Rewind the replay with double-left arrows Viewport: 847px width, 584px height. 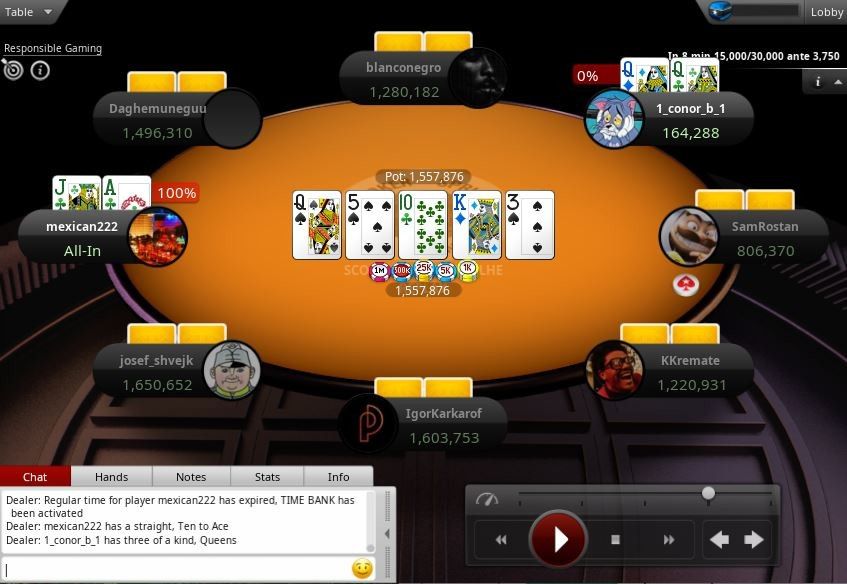coord(501,540)
